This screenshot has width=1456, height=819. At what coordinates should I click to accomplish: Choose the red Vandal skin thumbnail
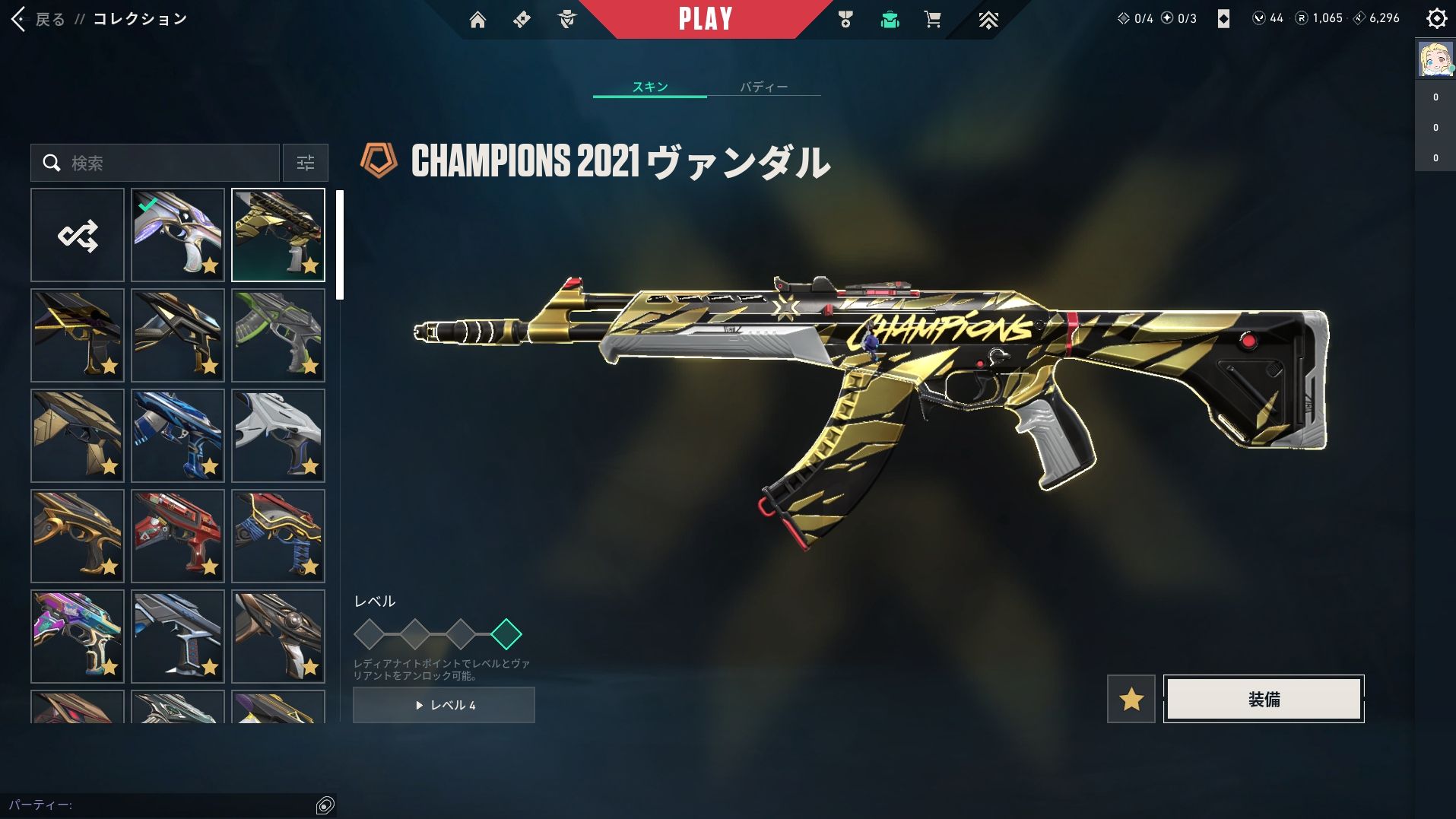178,536
